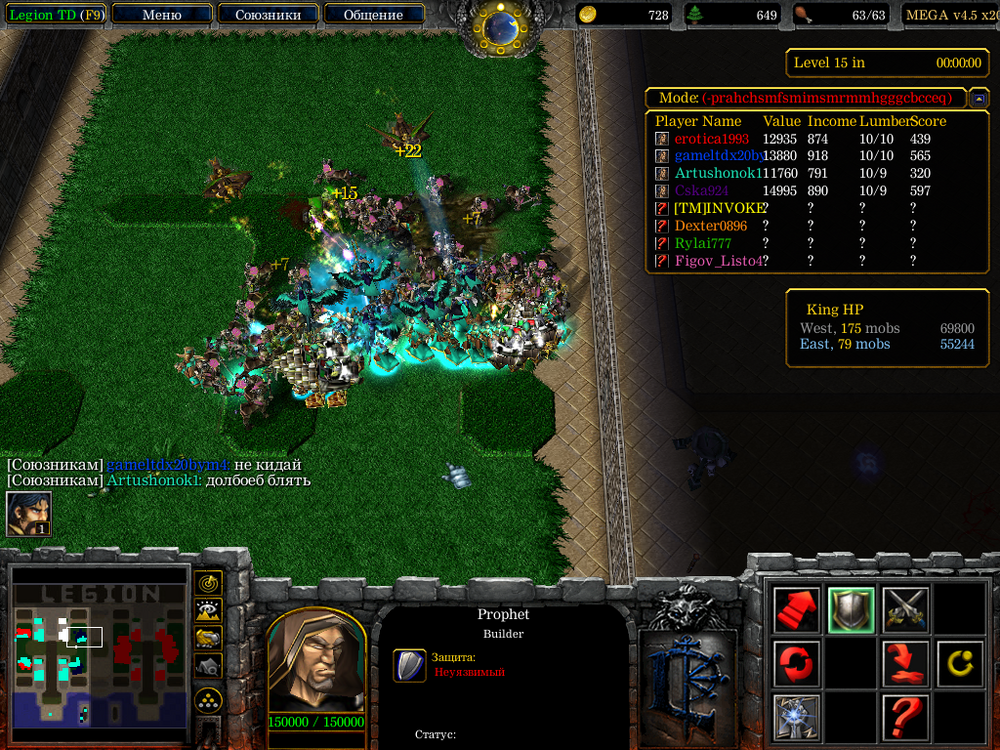The width and height of the screenshot is (1000, 750).
Task: Toggle the minimap terrain display
Action: coord(208,610)
